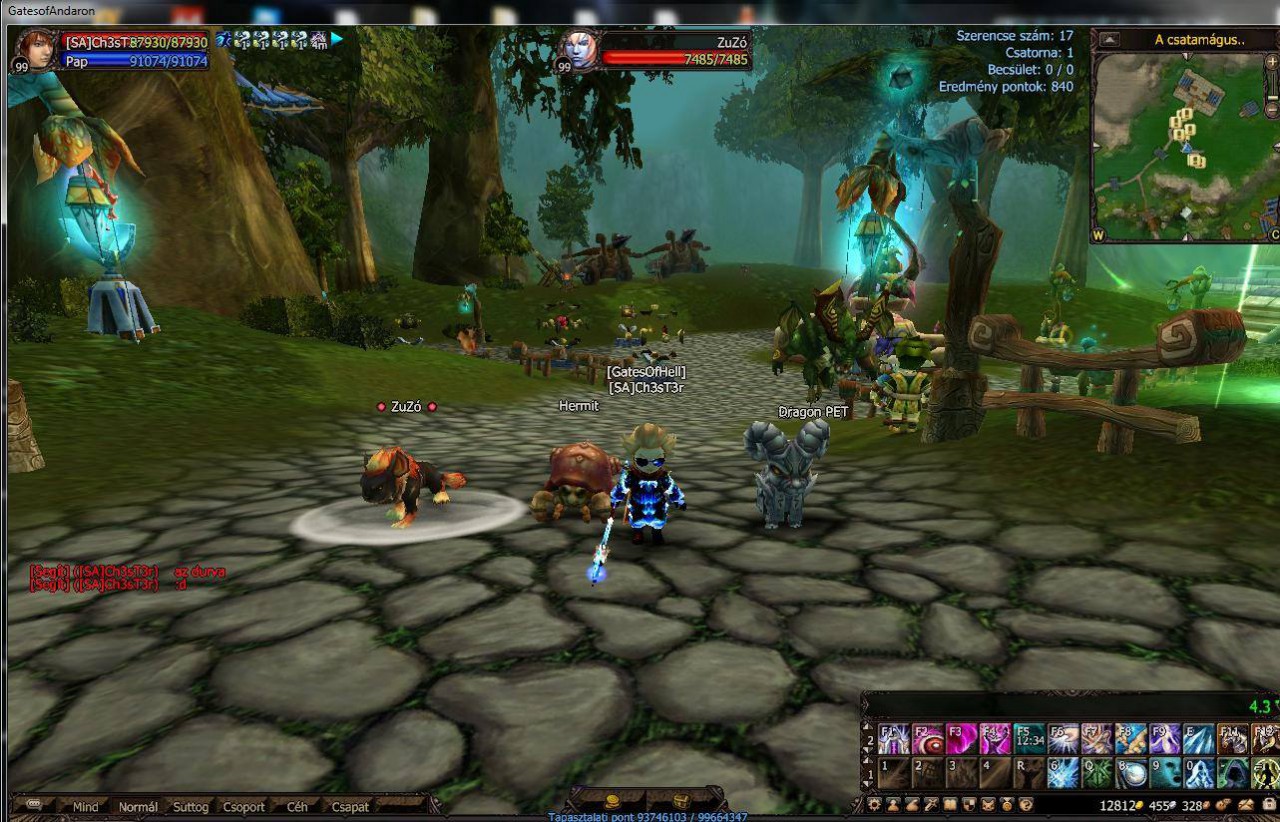Switch to the Csoport chat tab
The height and width of the screenshot is (822, 1280).
pos(244,807)
